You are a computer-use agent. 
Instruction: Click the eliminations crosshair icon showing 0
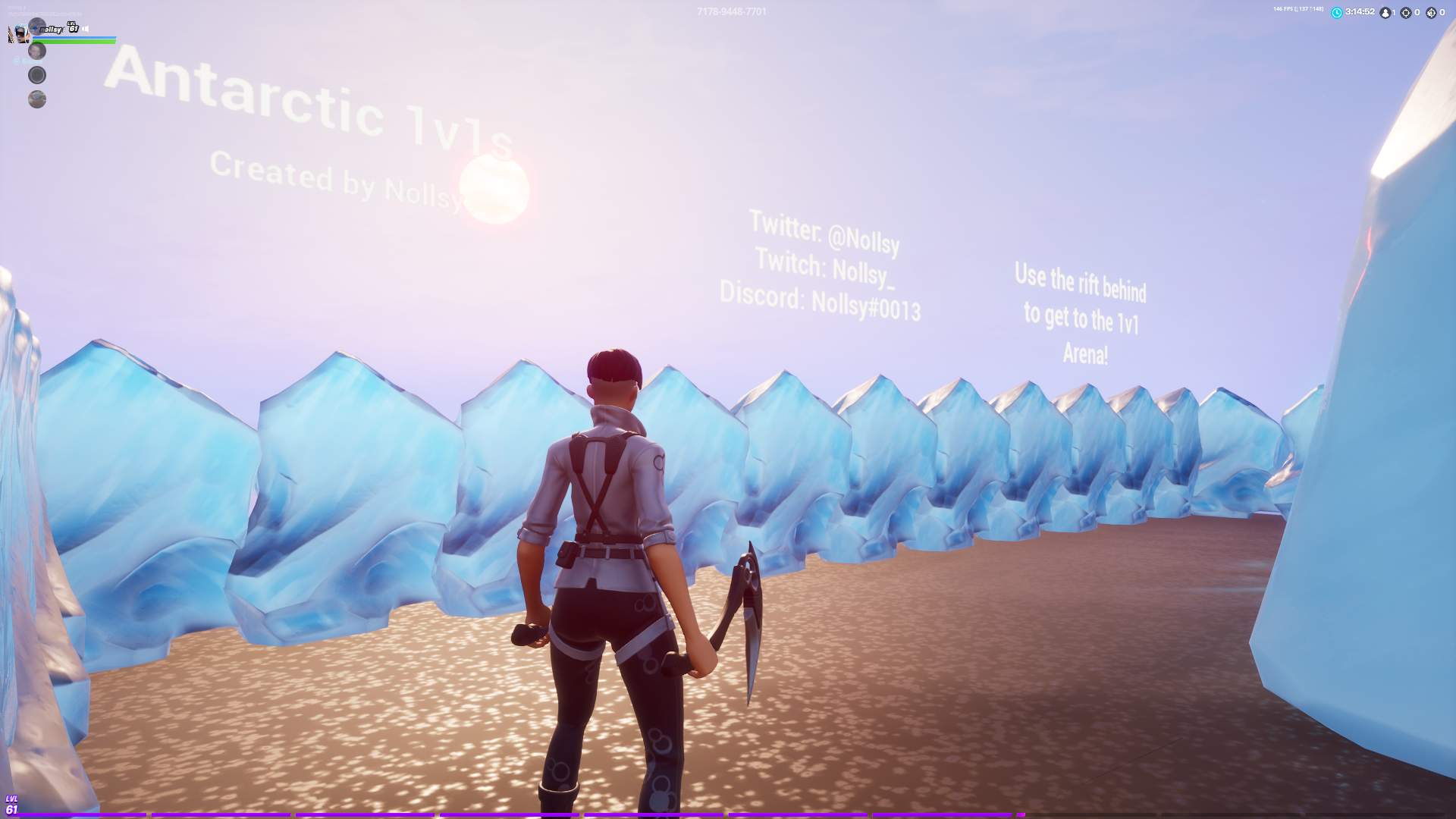[x=1406, y=13]
